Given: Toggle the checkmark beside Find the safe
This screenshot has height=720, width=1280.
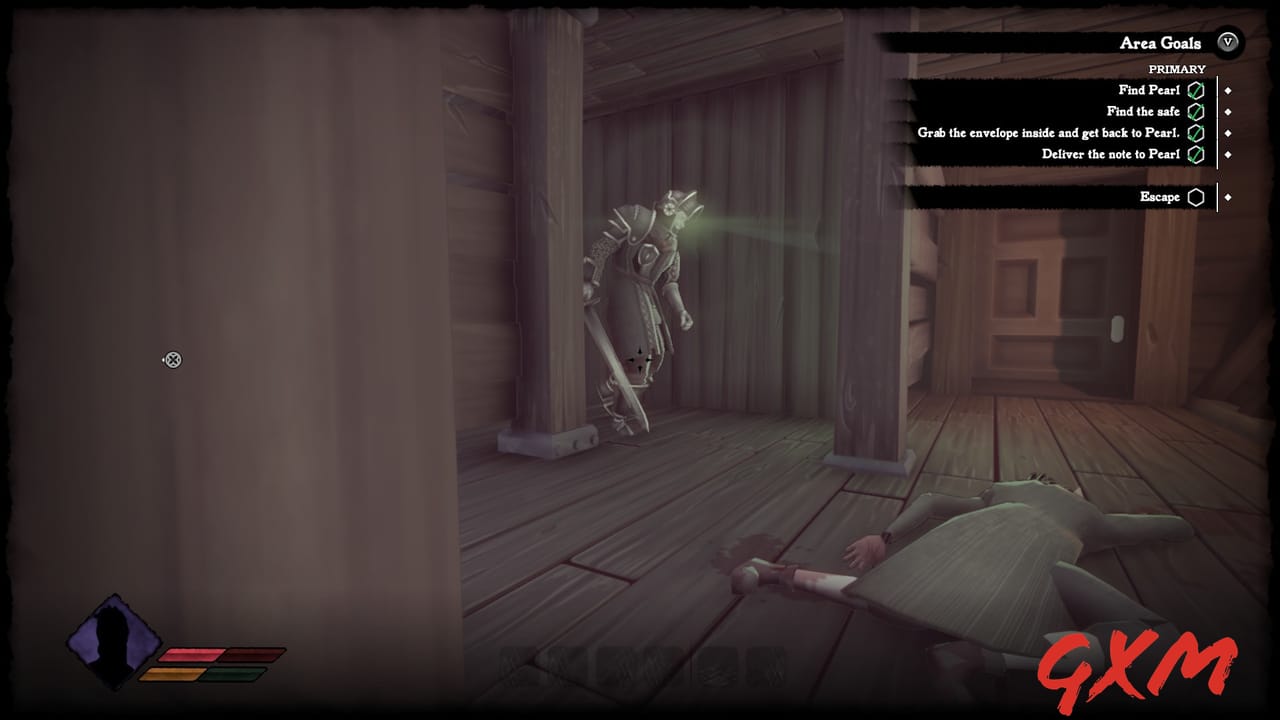Looking at the screenshot, I should [x=1196, y=112].
